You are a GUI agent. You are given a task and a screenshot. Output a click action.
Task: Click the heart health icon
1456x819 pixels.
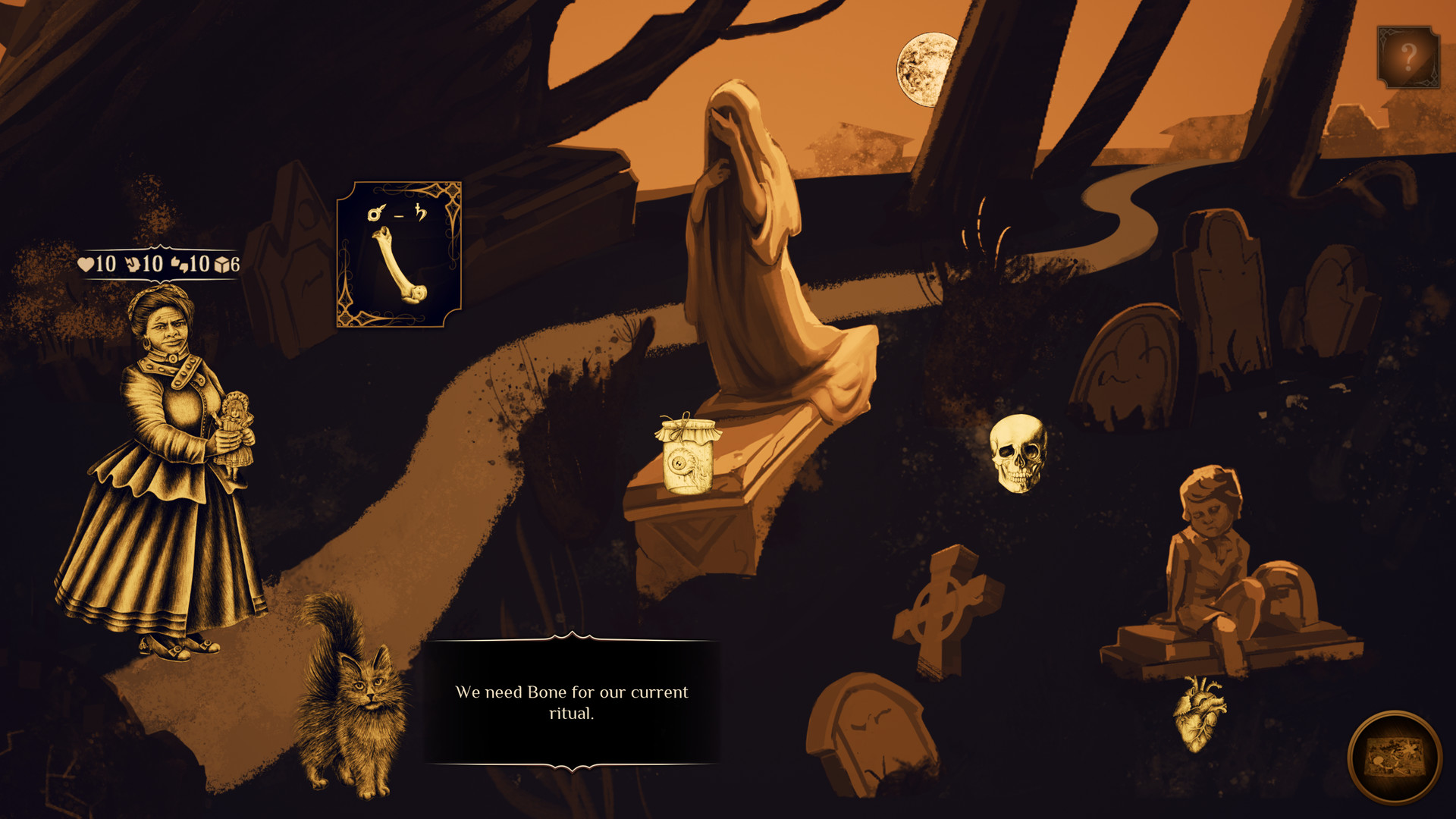(86, 265)
